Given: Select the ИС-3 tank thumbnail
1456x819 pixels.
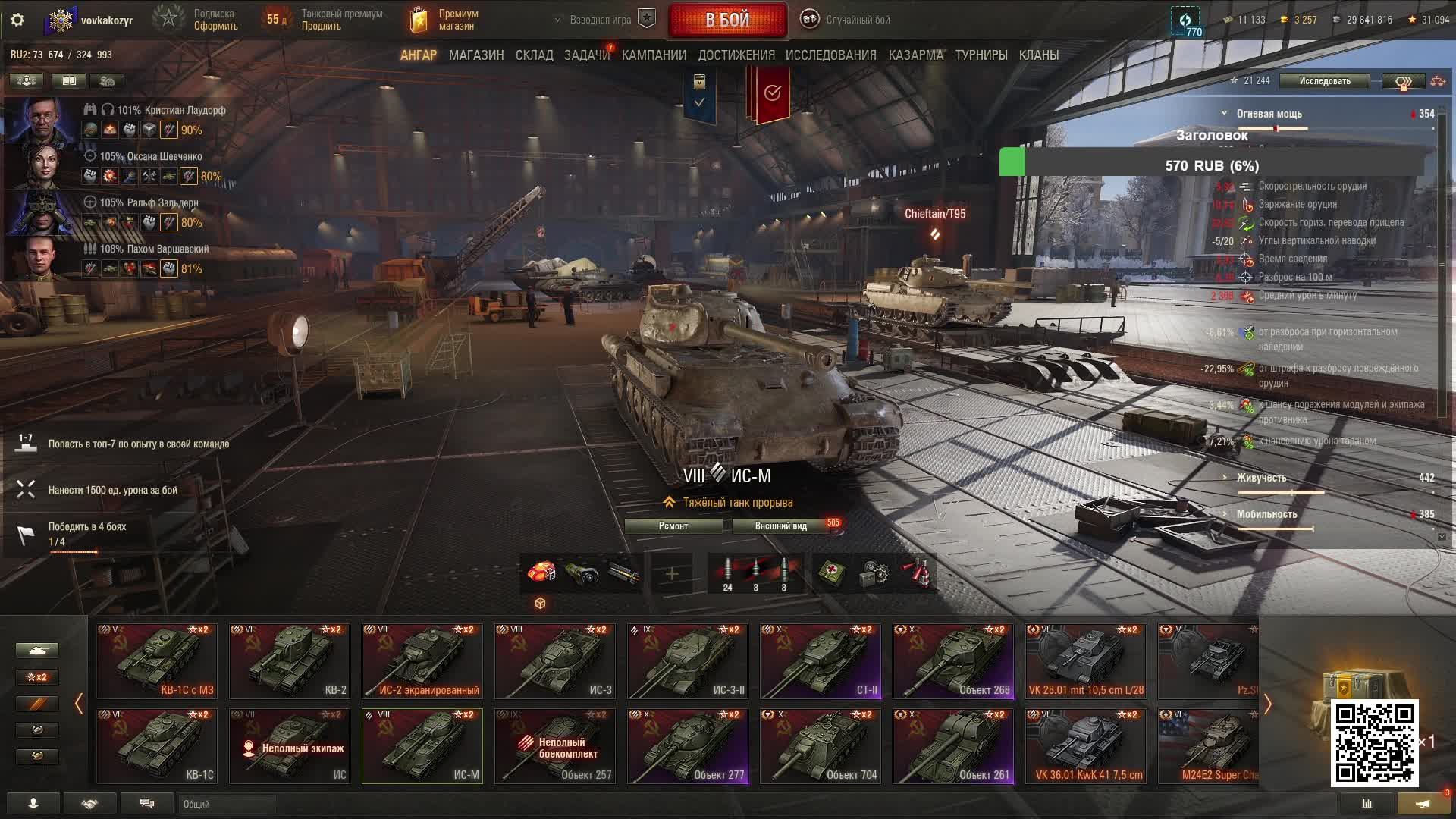Looking at the screenshot, I should [x=555, y=661].
